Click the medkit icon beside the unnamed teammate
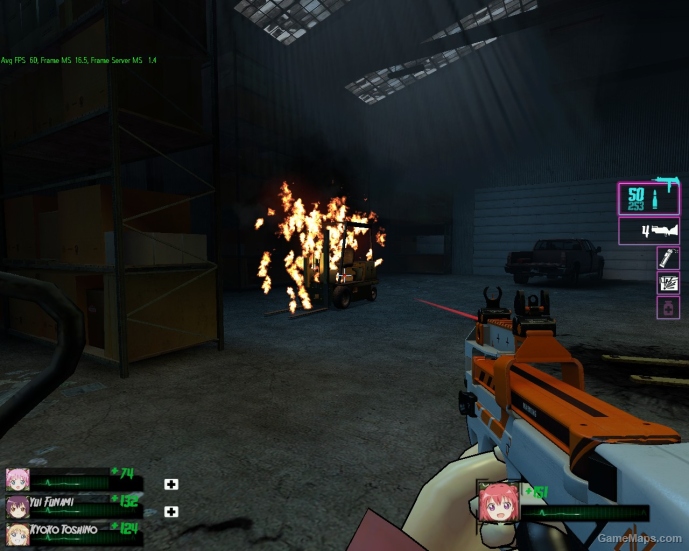 tap(171, 485)
